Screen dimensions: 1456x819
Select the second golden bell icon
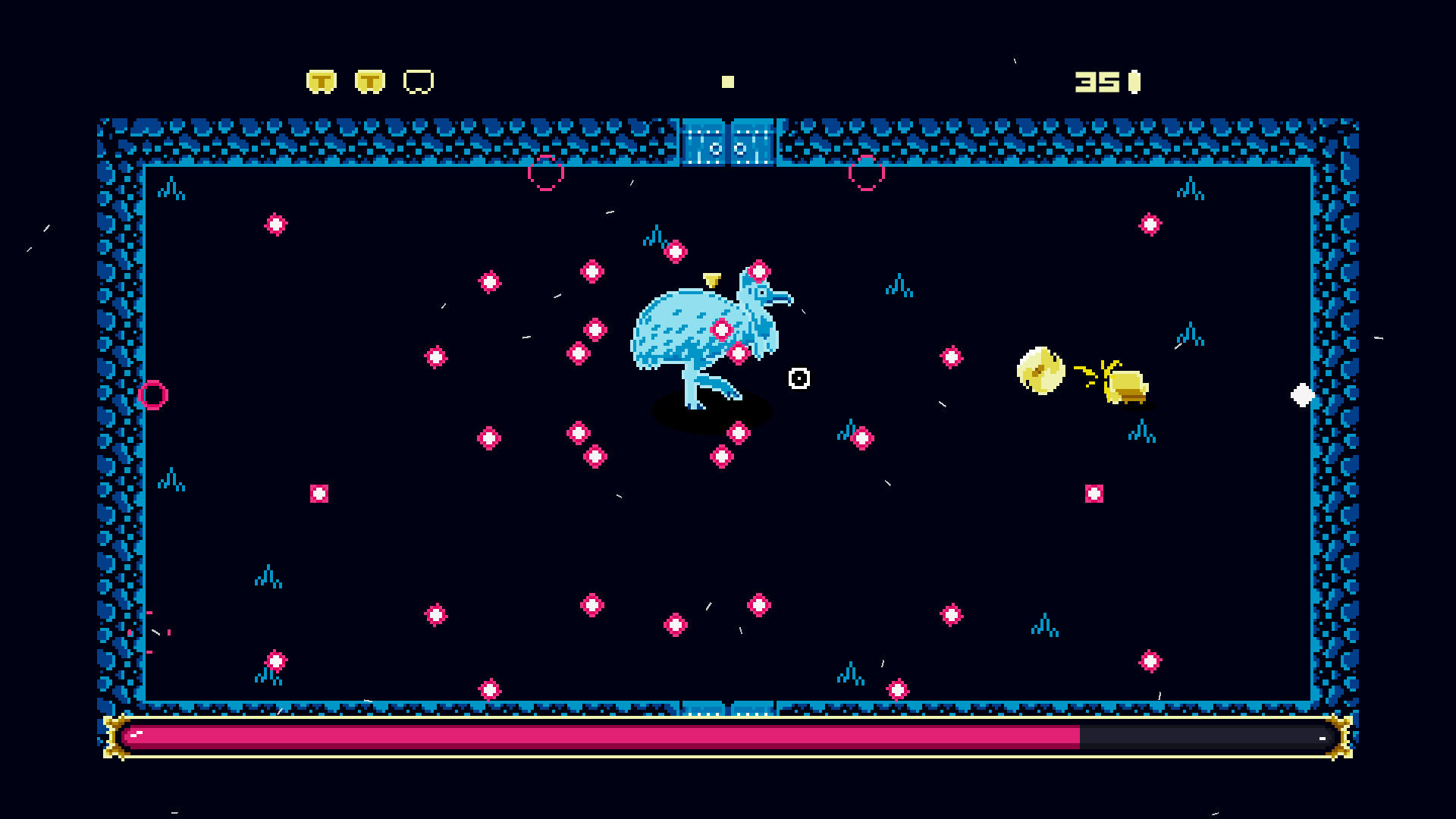click(x=369, y=80)
